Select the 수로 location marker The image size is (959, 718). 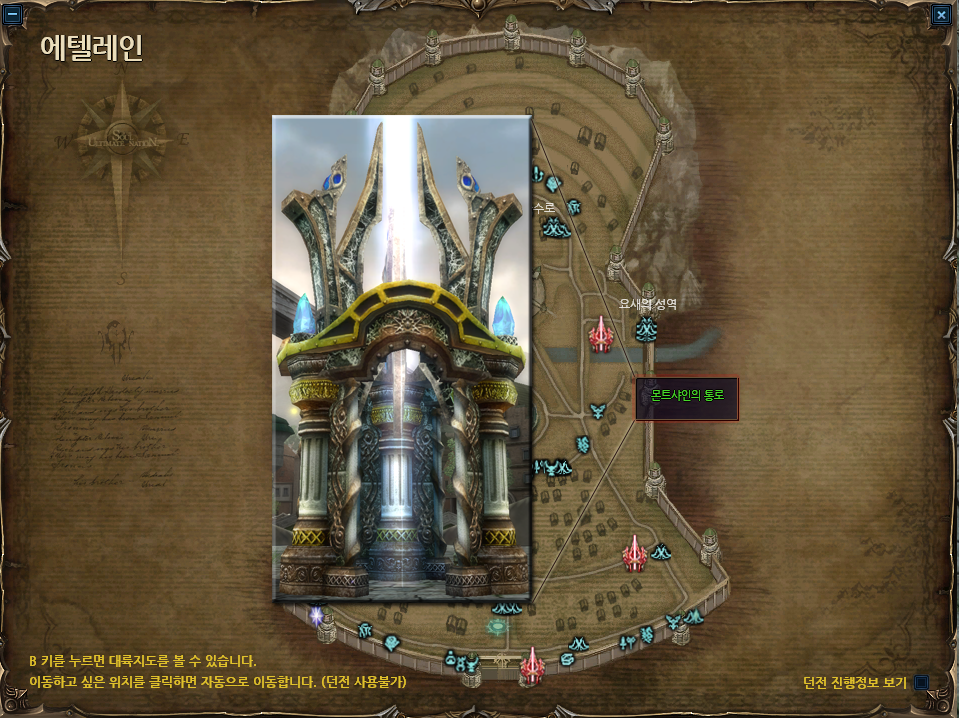[x=554, y=228]
